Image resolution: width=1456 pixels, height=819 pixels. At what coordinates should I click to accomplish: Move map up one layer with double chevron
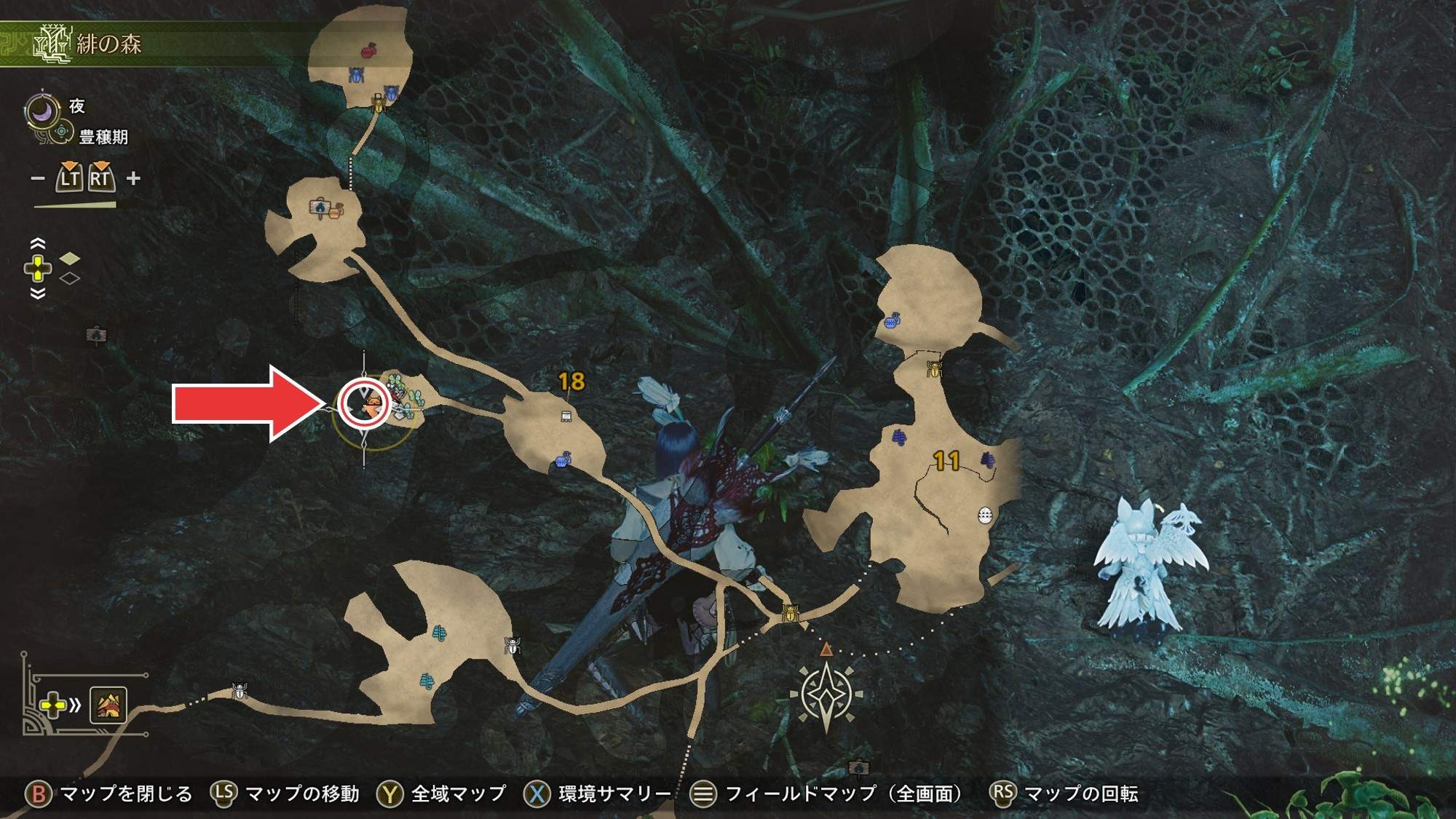tap(38, 244)
